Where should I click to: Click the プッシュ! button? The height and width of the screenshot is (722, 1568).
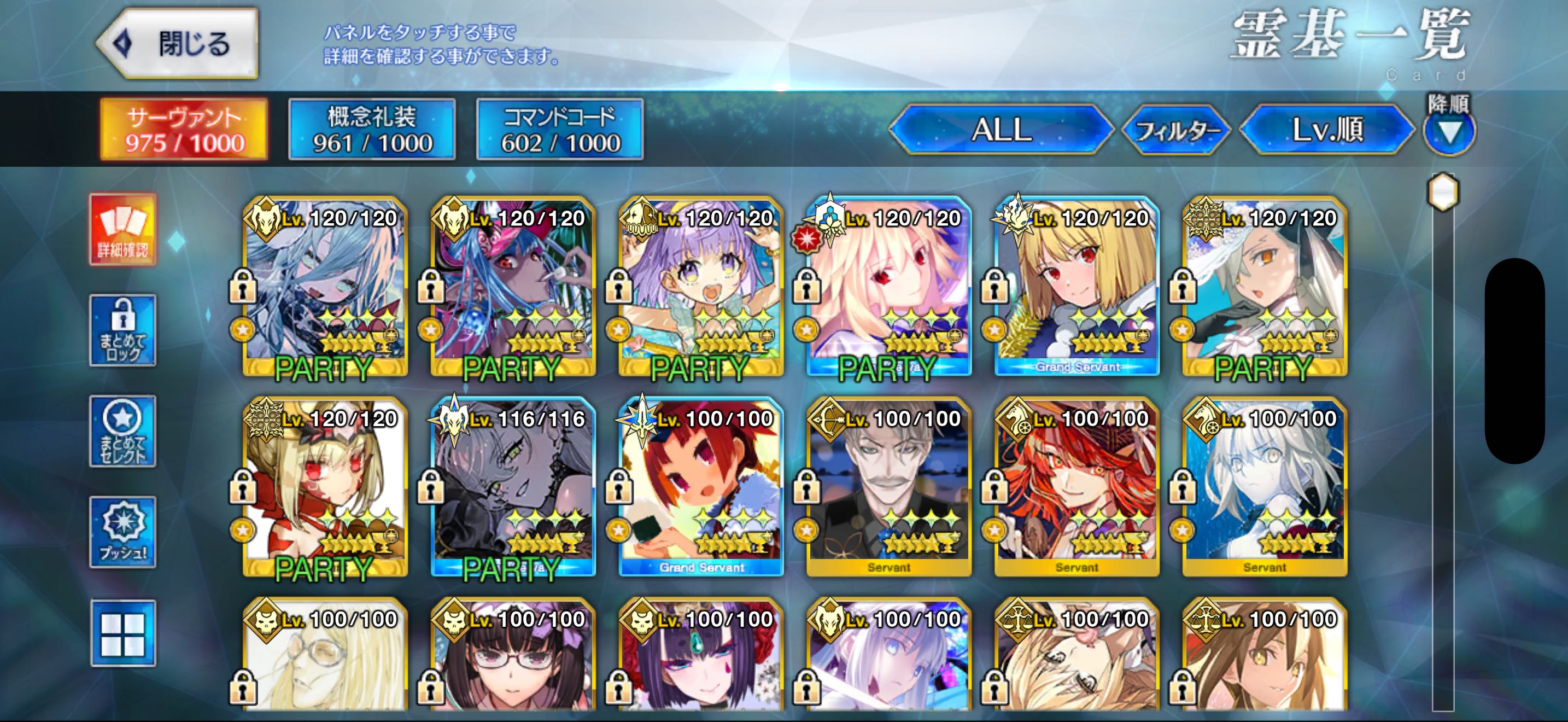123,532
